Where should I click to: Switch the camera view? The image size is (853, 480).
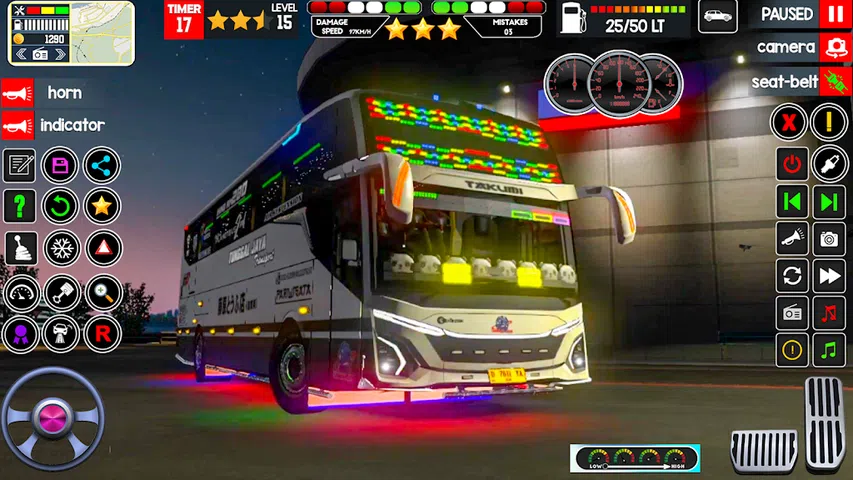835,47
